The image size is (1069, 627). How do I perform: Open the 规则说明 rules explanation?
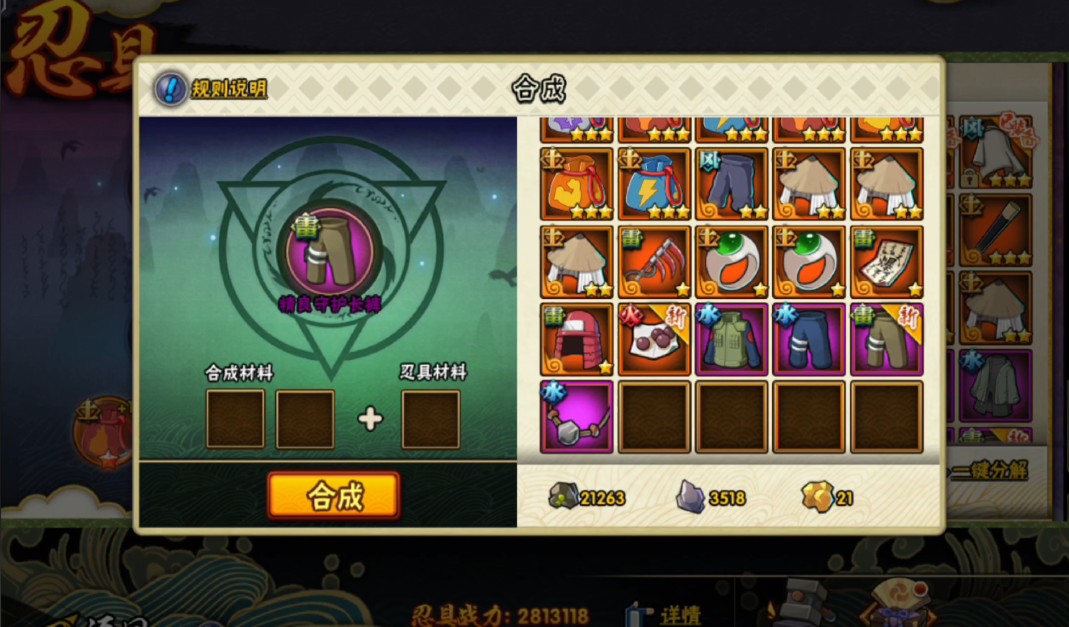click(212, 89)
